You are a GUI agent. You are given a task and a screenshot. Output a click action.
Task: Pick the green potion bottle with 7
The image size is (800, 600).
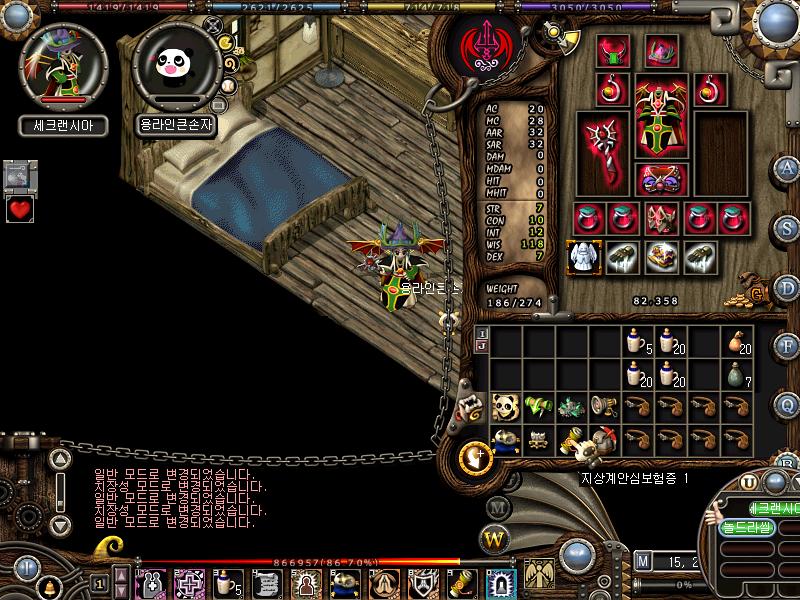(738, 373)
